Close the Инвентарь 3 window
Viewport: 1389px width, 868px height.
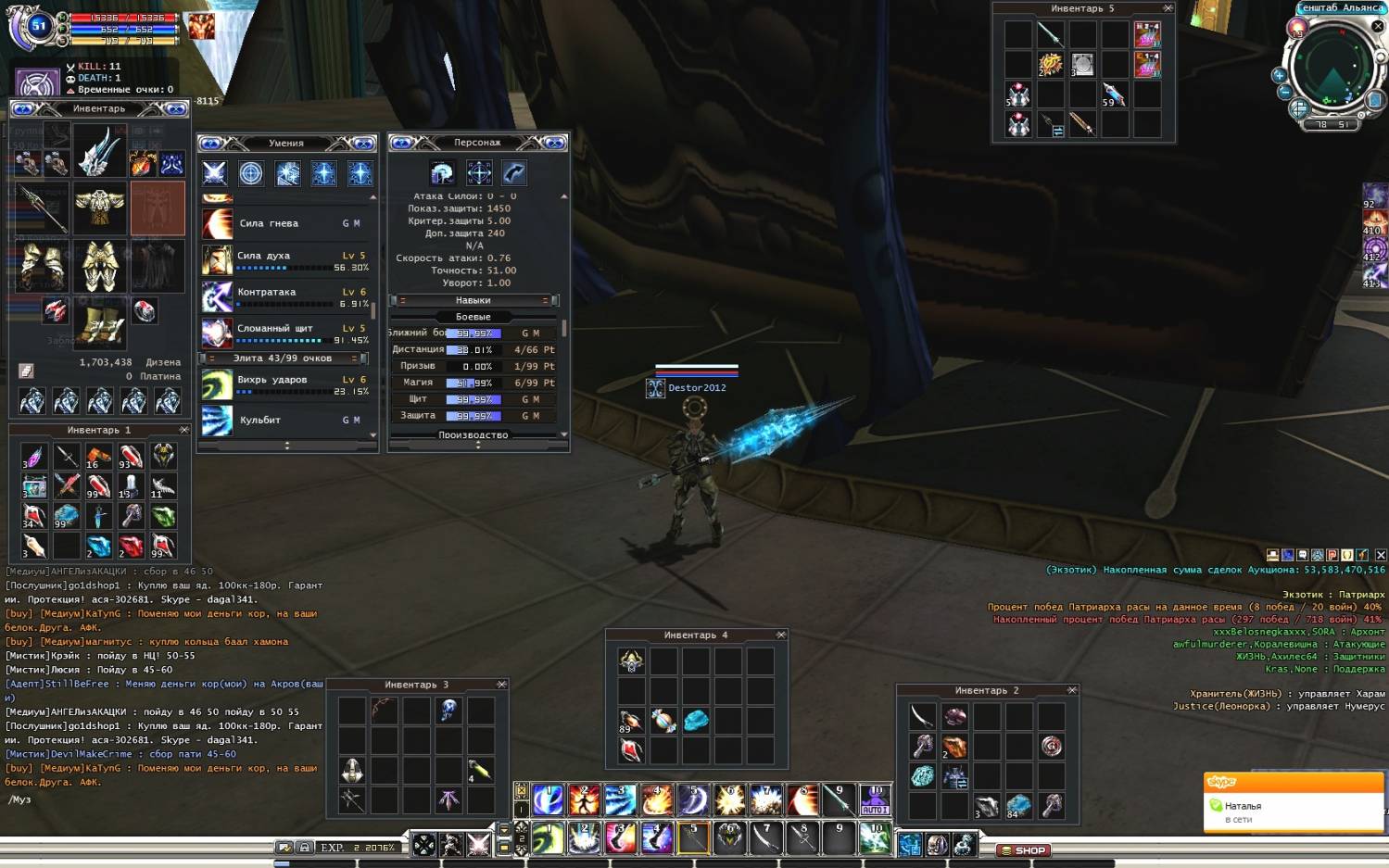tap(501, 685)
